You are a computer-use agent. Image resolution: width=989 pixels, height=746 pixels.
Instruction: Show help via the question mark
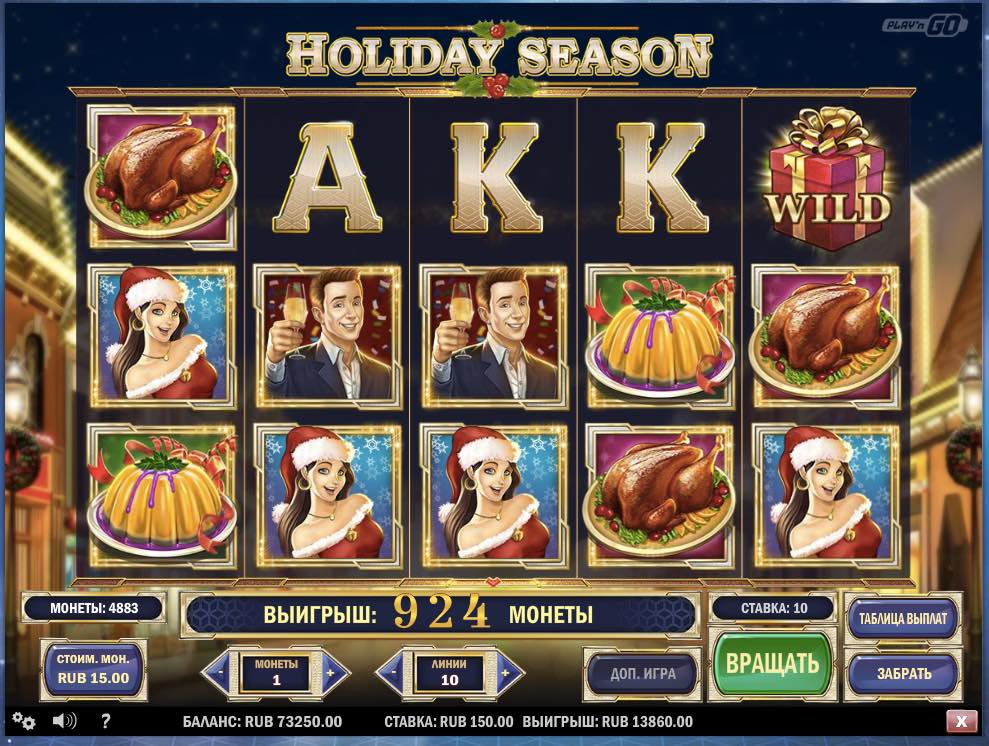(106, 721)
